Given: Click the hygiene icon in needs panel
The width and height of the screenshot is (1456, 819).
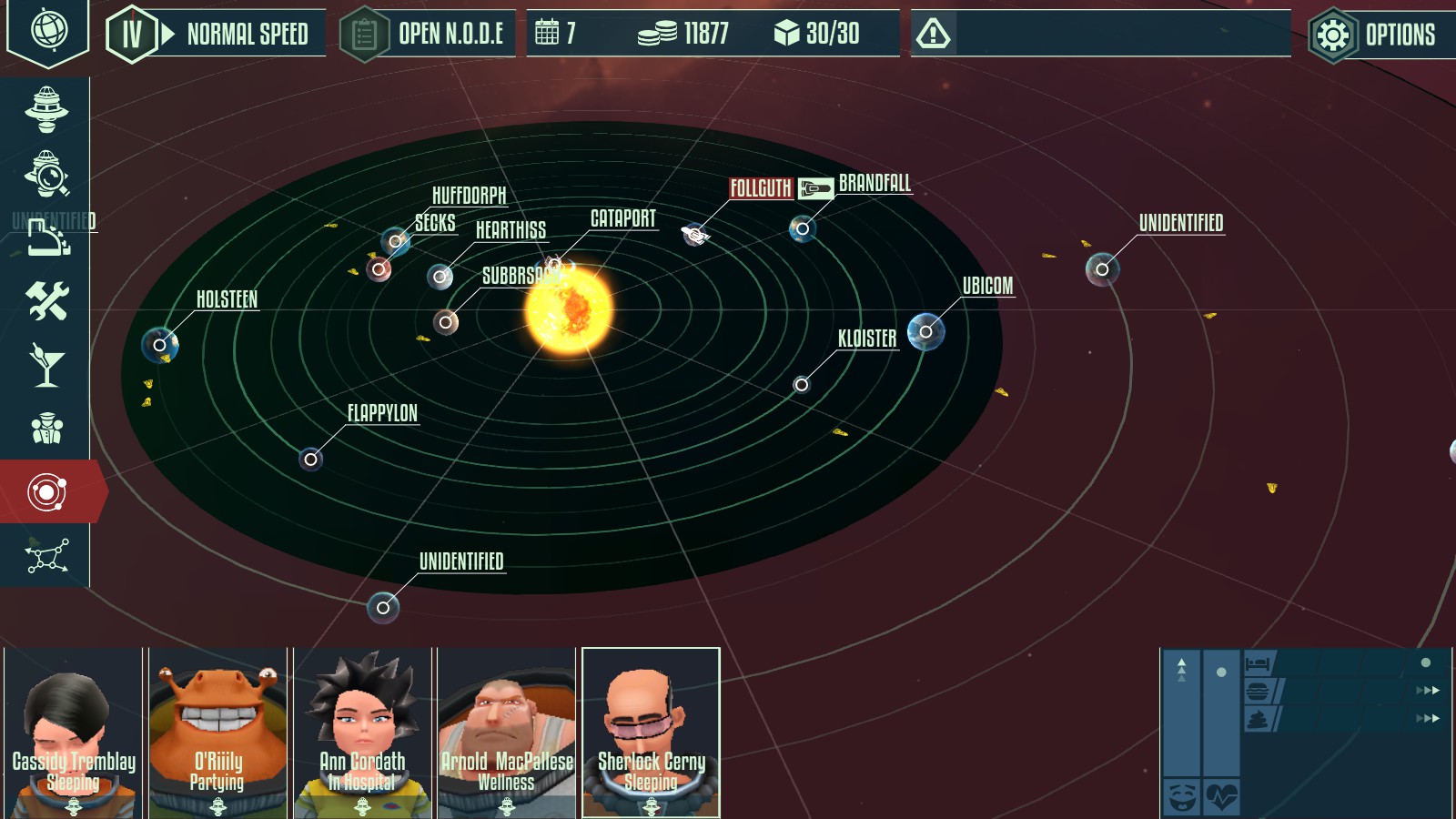Looking at the screenshot, I should pos(1257,720).
